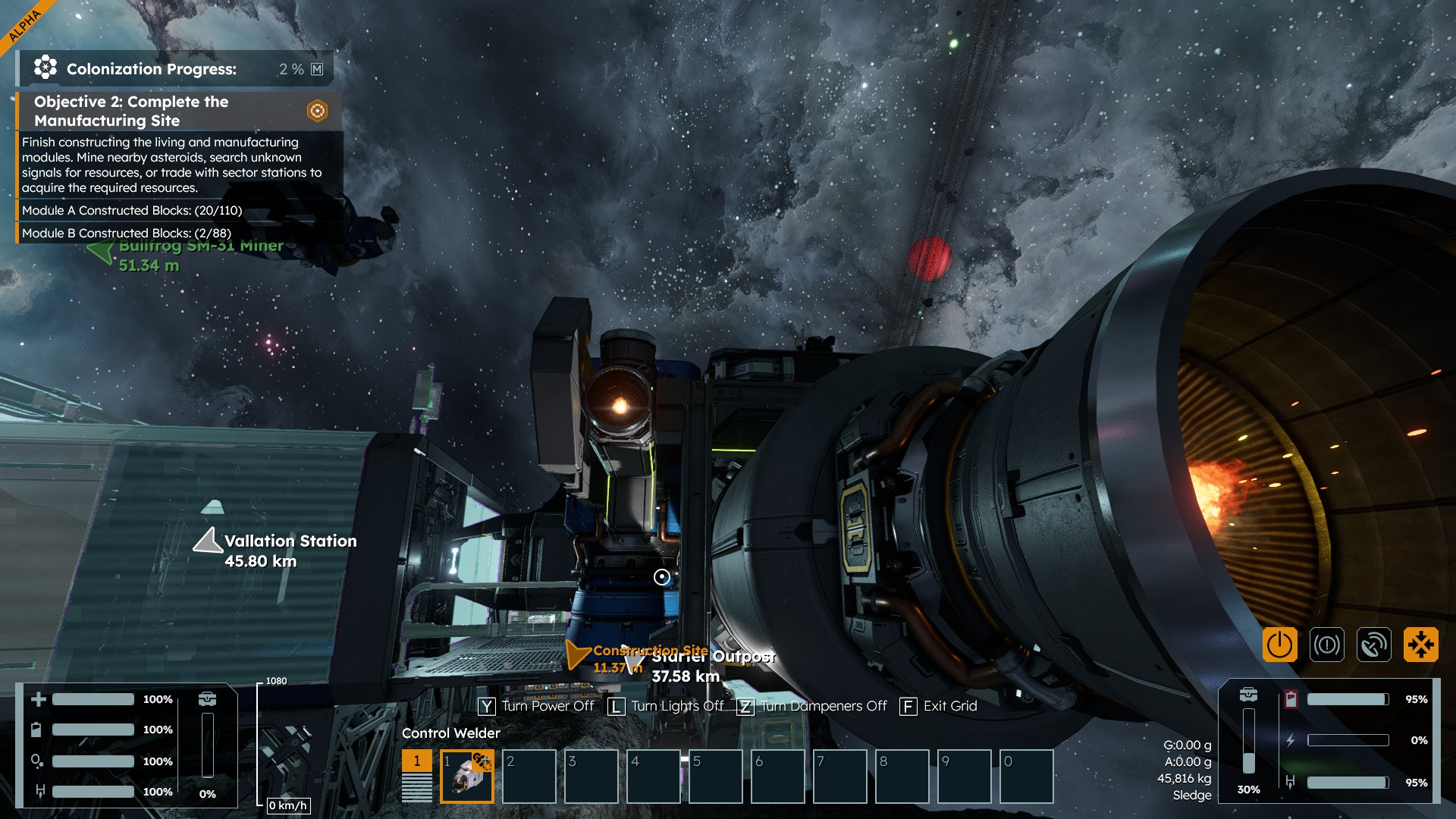The image size is (1456, 819).
Task: Toggle the parking brake warning icon
Action: pyautogui.click(x=1326, y=645)
